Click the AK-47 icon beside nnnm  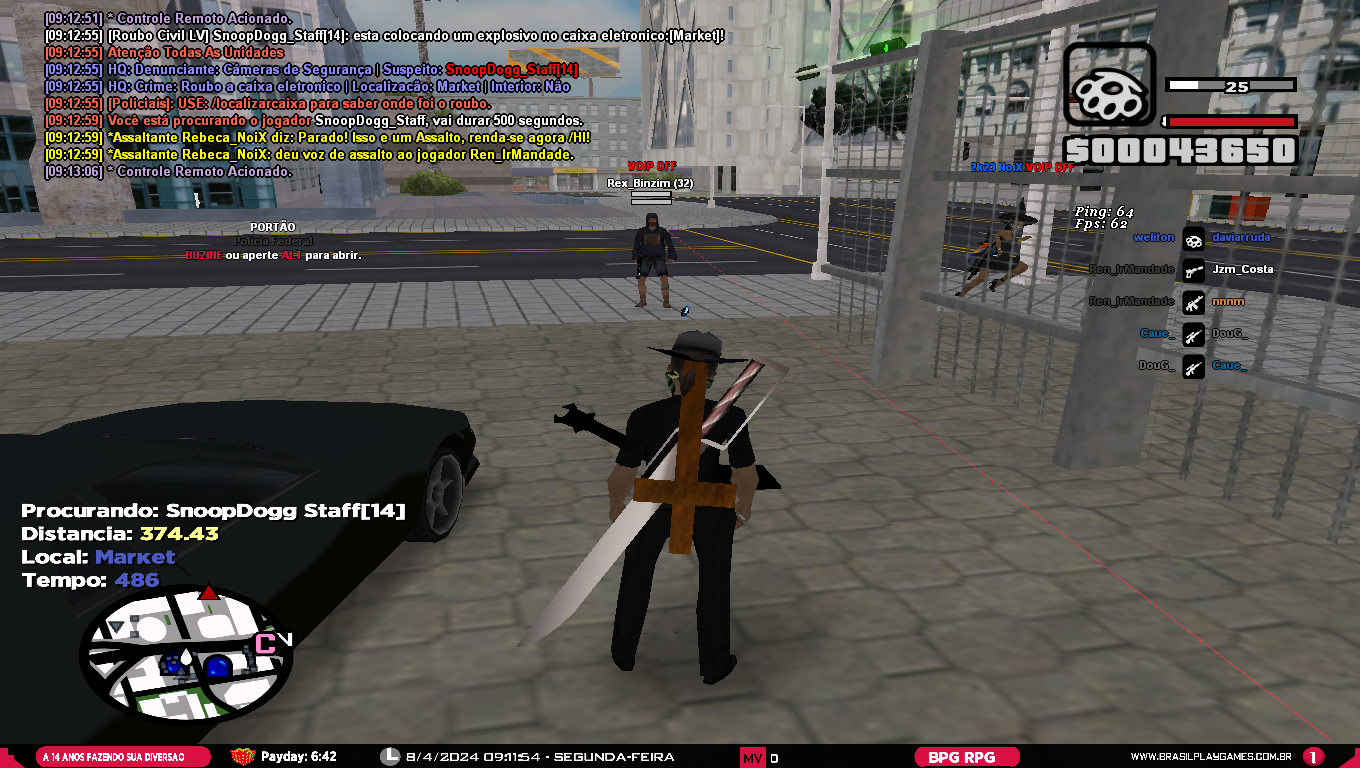1193,302
